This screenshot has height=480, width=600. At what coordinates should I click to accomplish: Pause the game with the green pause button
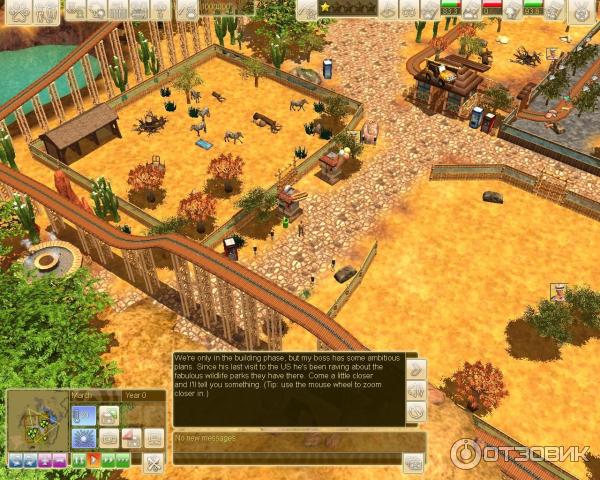click(x=78, y=461)
